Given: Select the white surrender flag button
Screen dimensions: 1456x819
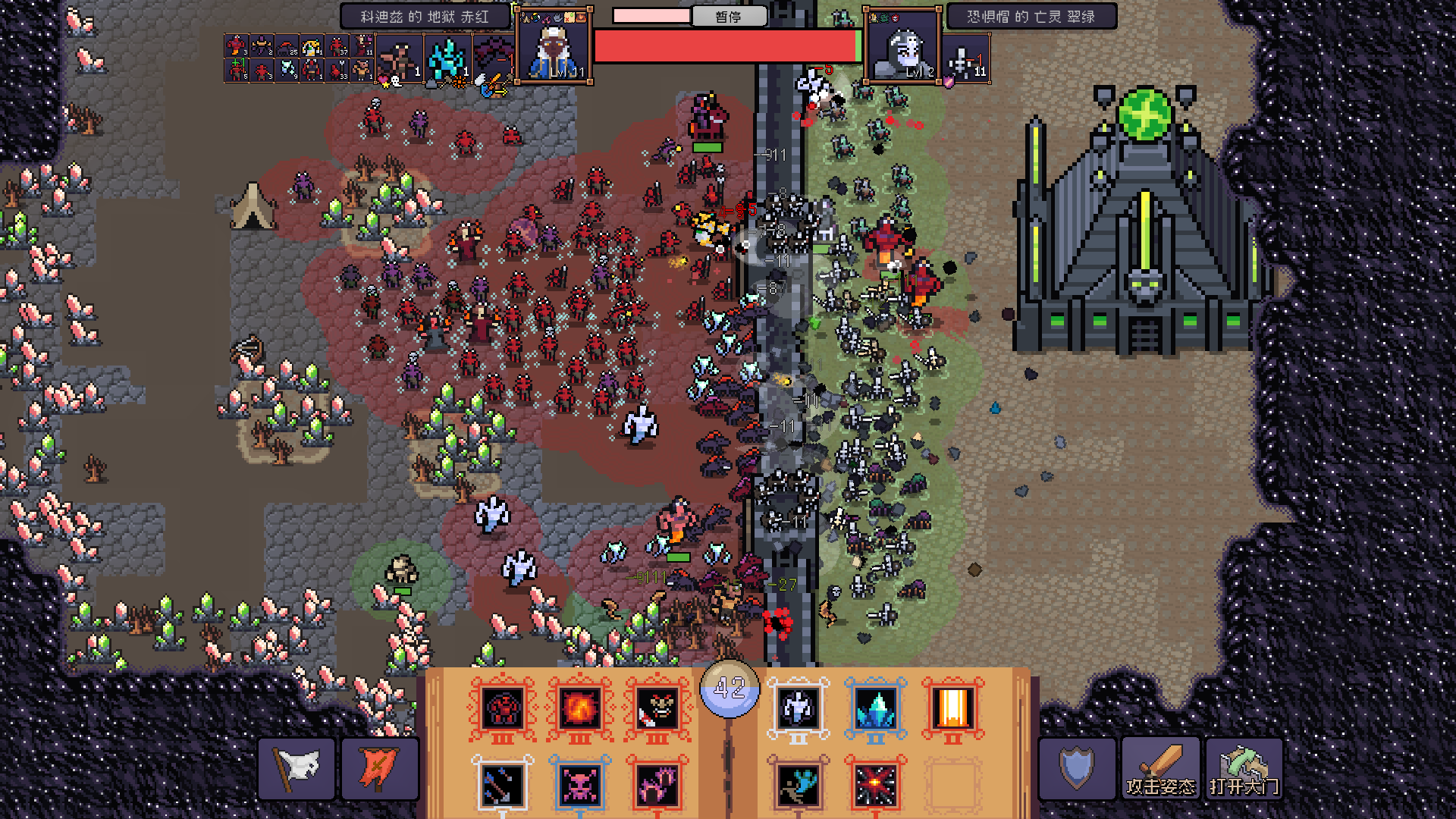Looking at the screenshot, I should (297, 769).
